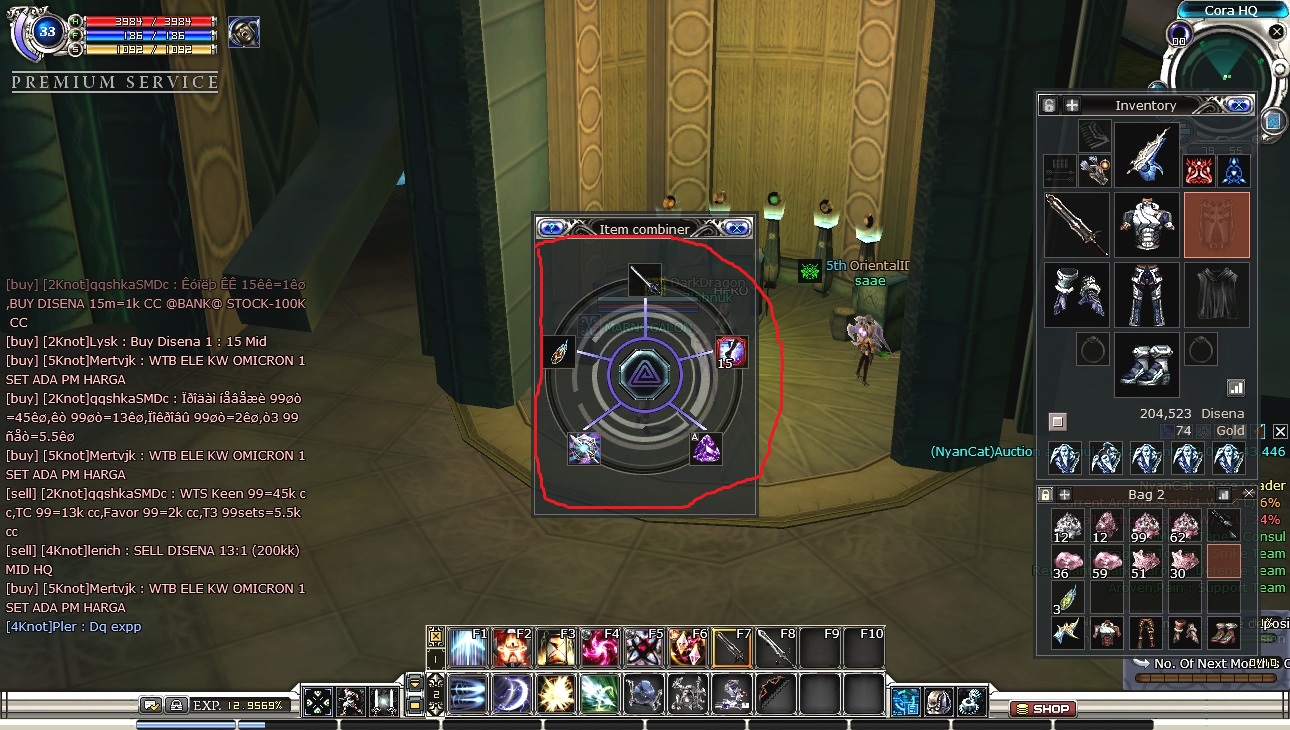Select the sword slot in the Item combiner

(x=645, y=279)
